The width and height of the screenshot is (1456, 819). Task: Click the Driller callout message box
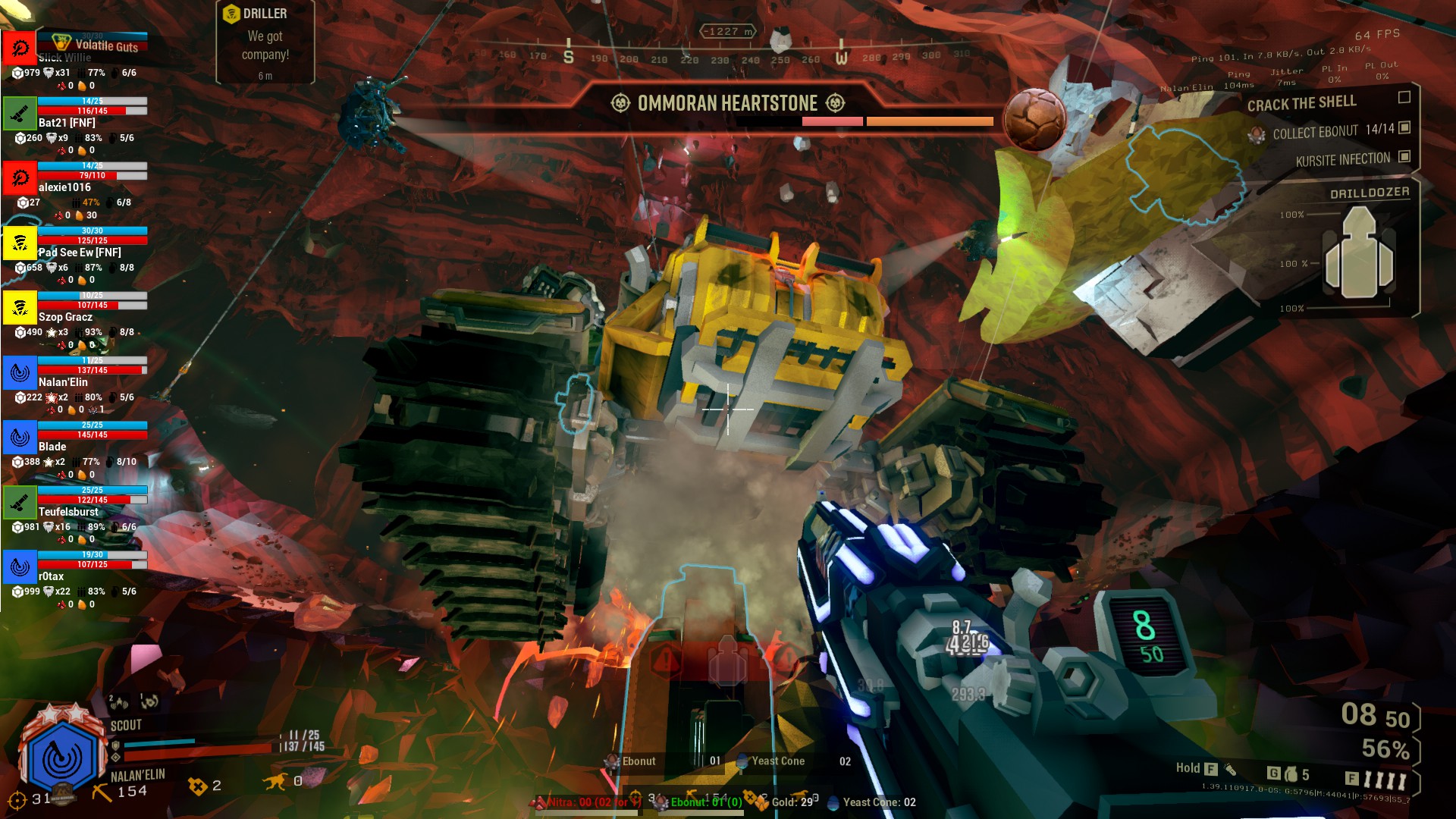(x=265, y=42)
